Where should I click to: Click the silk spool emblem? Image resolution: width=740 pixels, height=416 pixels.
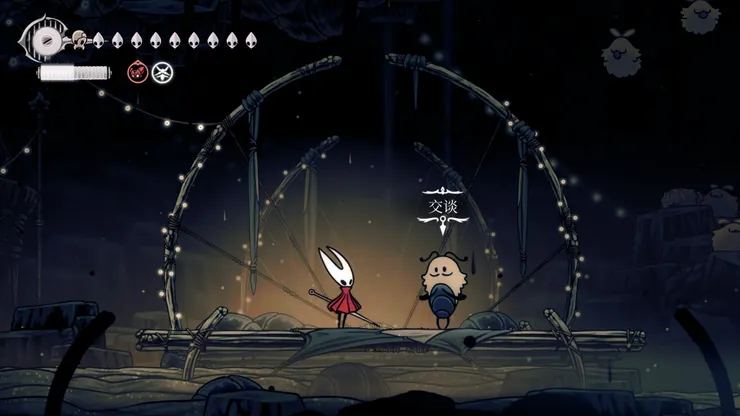click(x=44, y=40)
